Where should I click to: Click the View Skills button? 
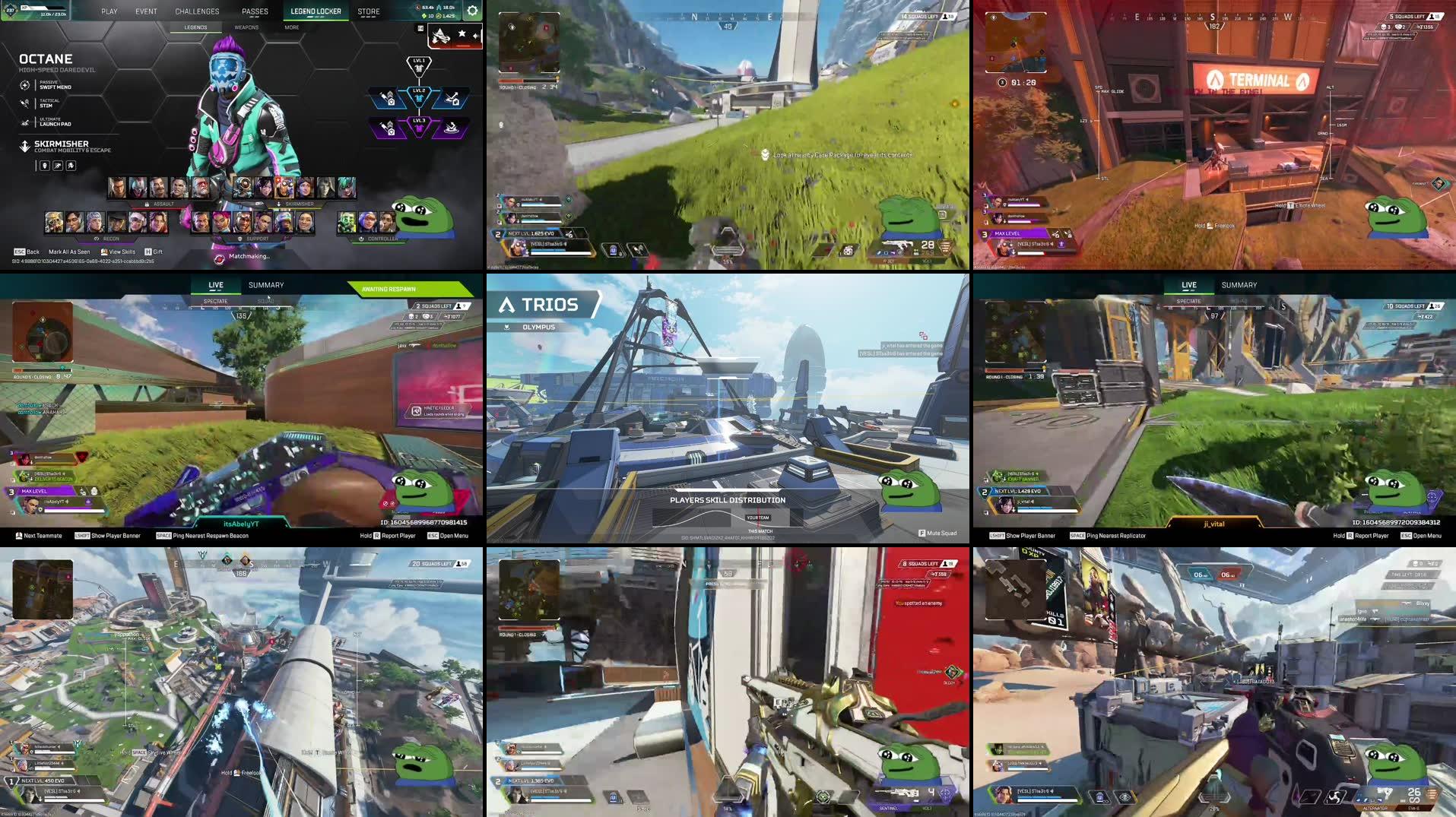tap(119, 252)
